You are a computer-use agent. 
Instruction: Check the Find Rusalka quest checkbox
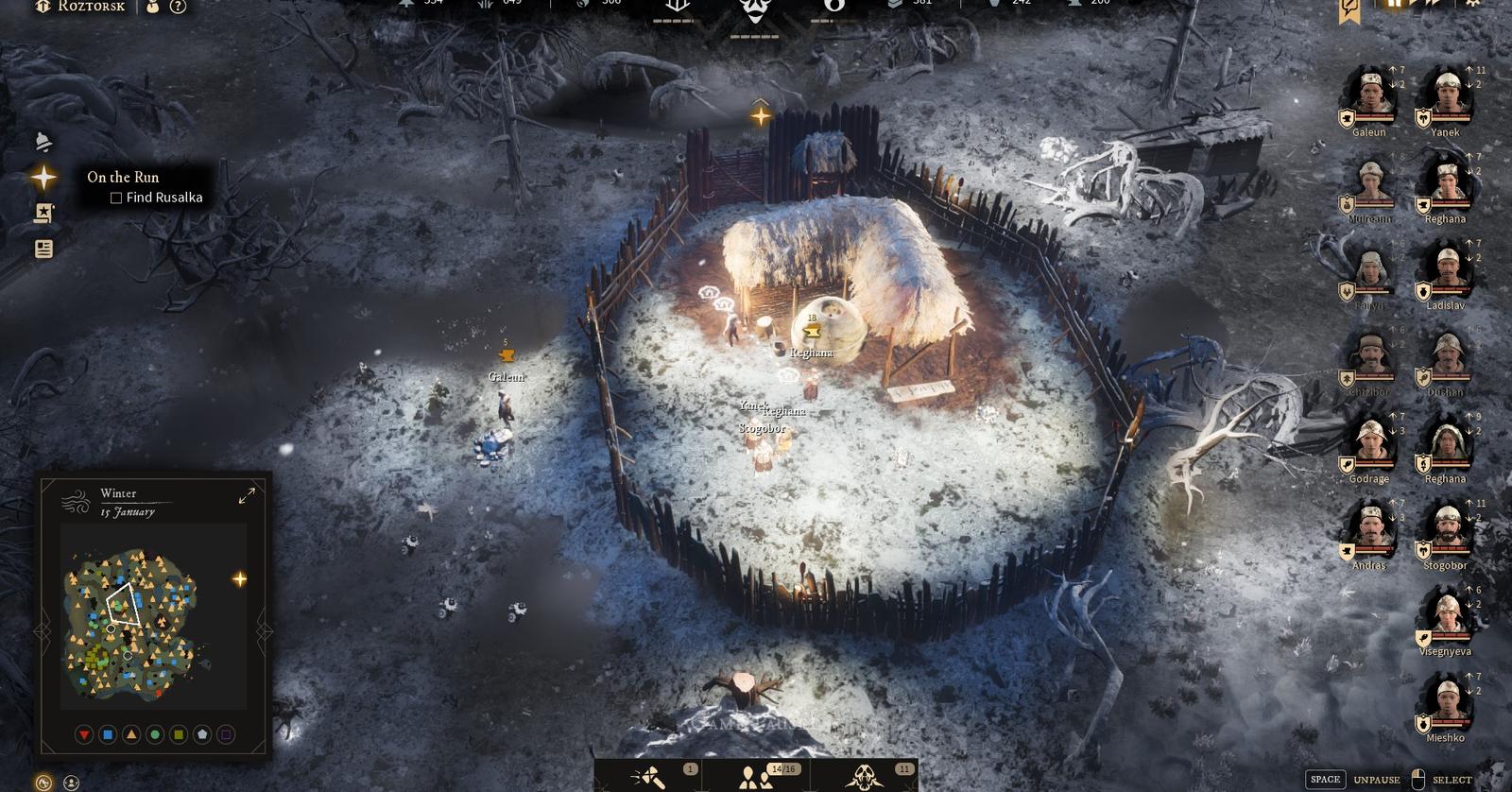tap(115, 198)
